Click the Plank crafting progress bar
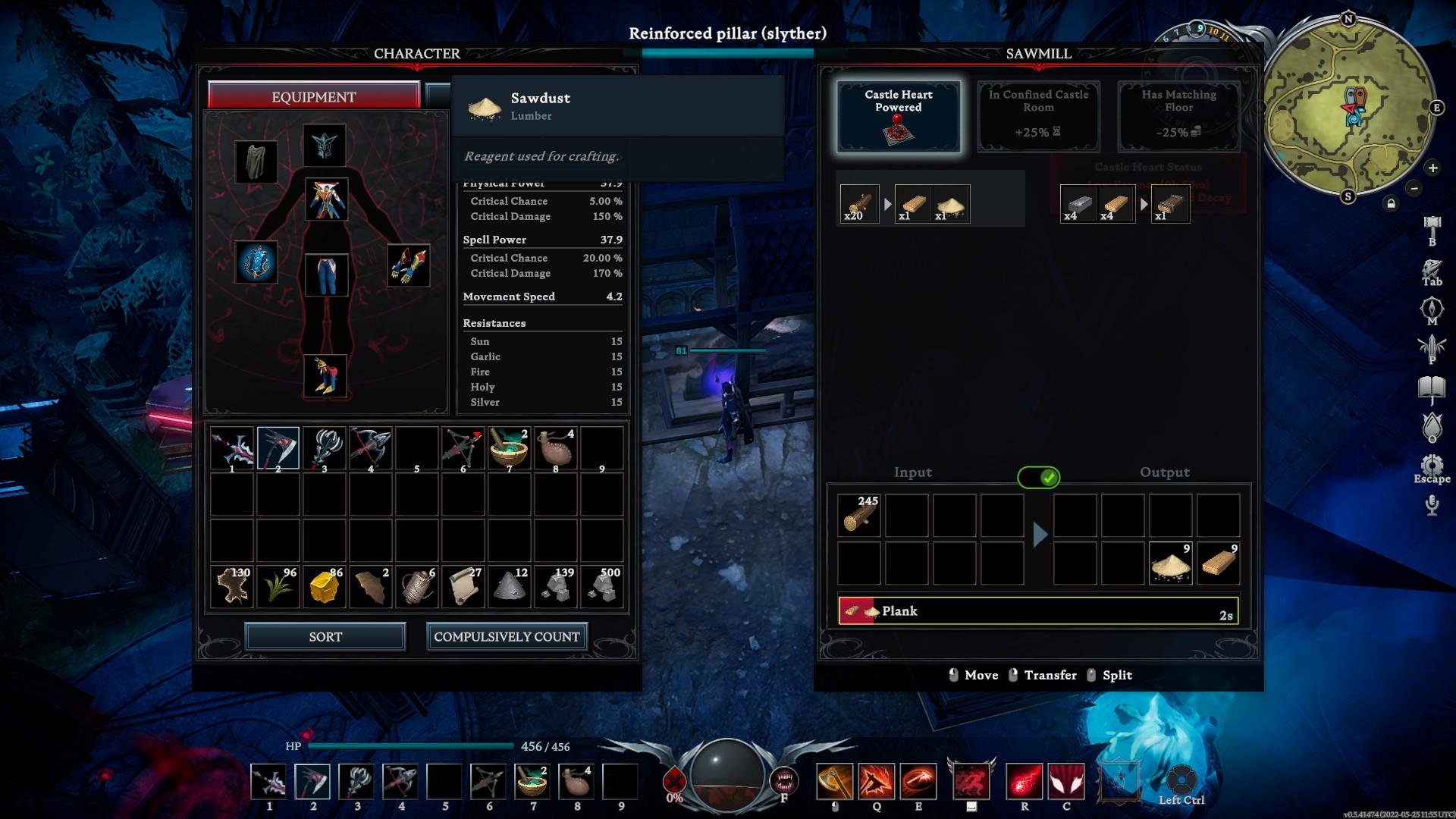Viewport: 1456px width, 819px height. point(1037,611)
